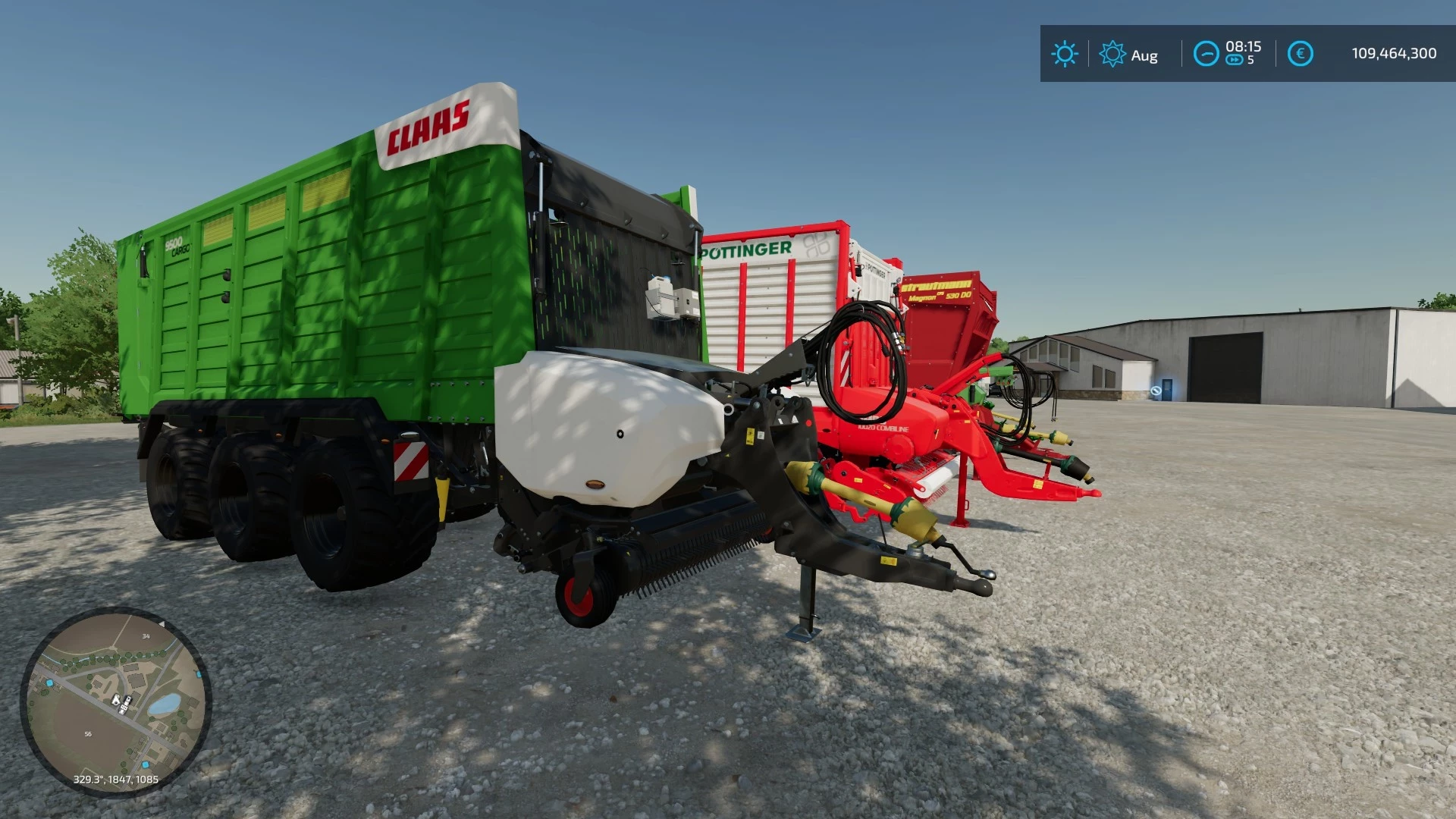Click the player vehicle arrow on the minimap
Image resolution: width=1456 pixels, height=819 pixels.
(x=115, y=701)
